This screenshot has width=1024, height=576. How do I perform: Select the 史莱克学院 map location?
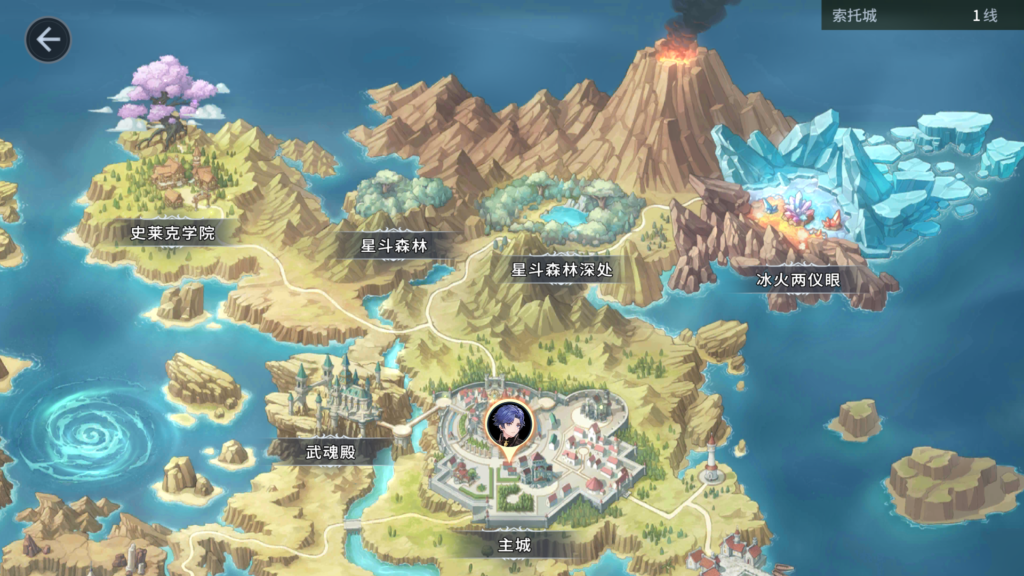tap(173, 234)
